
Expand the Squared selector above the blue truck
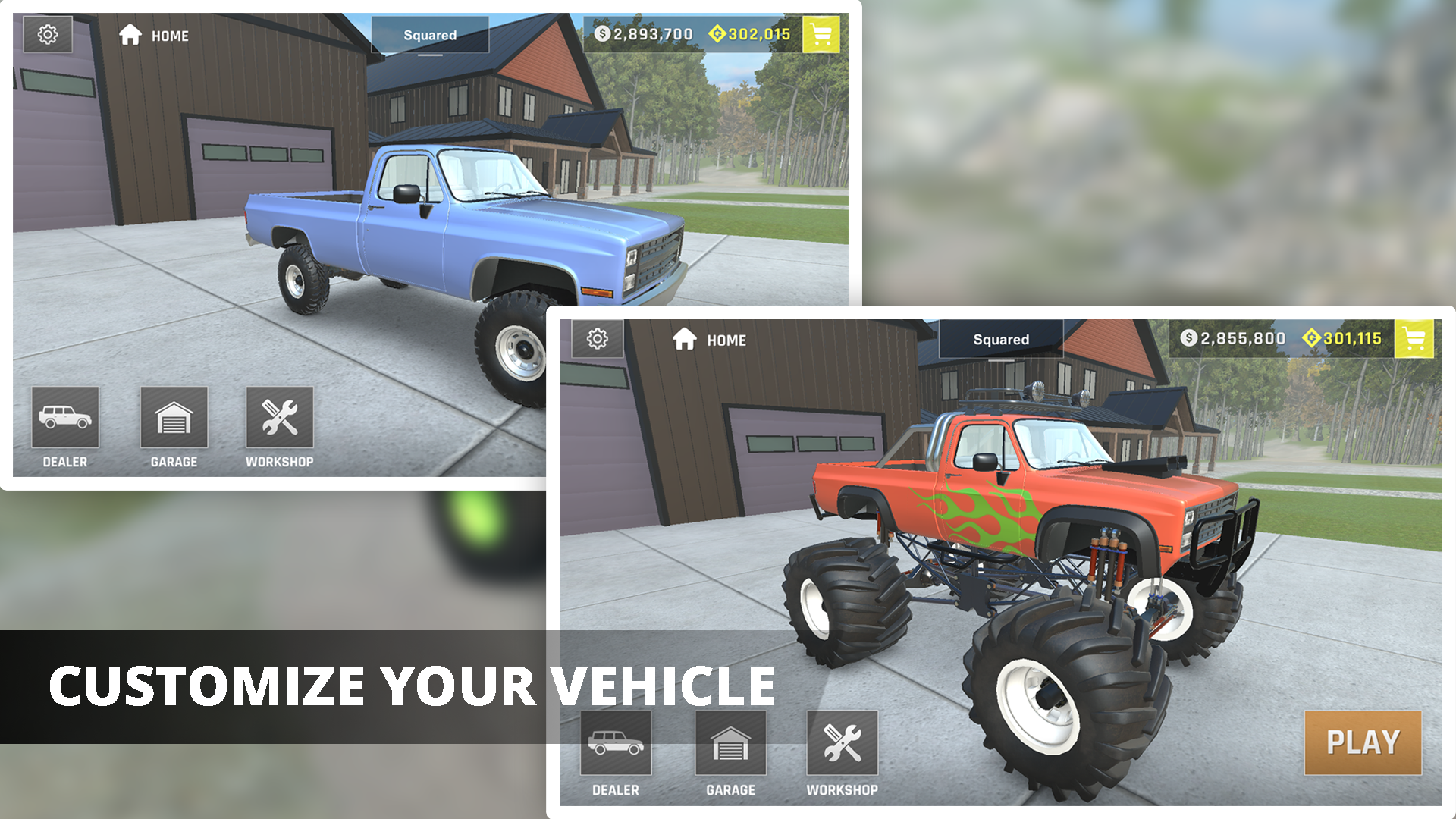tap(432, 34)
